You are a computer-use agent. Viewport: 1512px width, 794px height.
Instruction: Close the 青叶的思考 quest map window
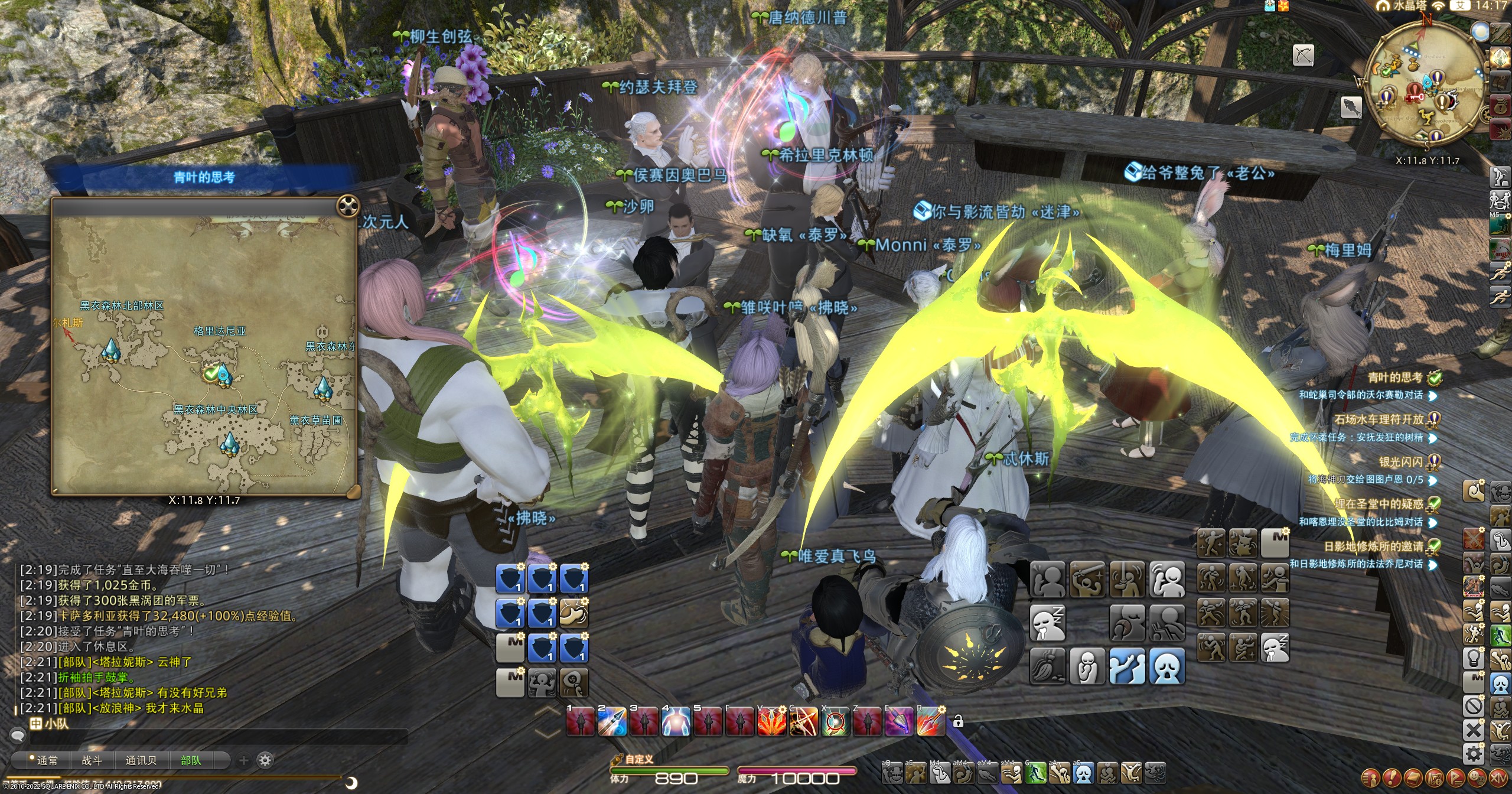348,206
